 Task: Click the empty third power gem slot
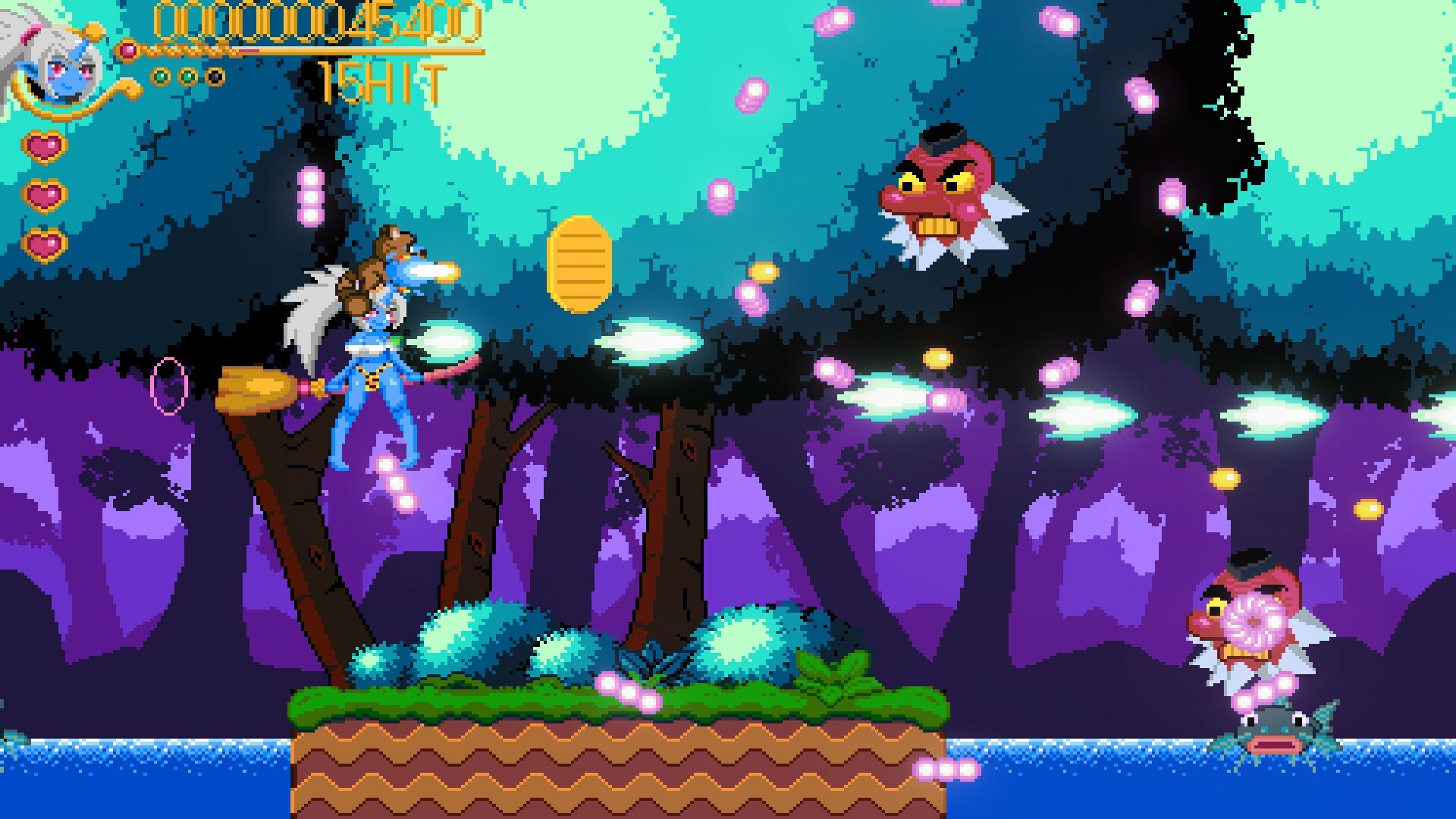(x=215, y=76)
